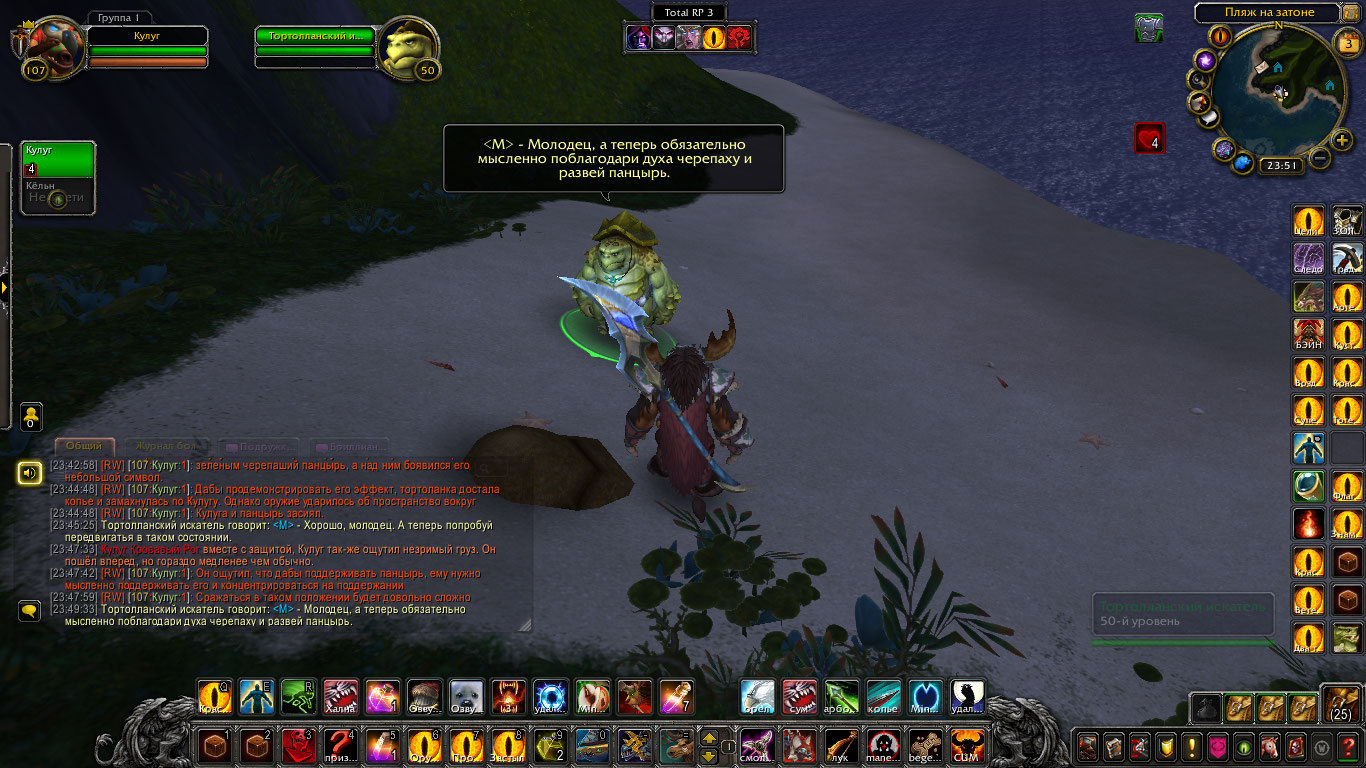Zoom out the minimap with the minus button
The width and height of the screenshot is (1366, 768).
1320,158
